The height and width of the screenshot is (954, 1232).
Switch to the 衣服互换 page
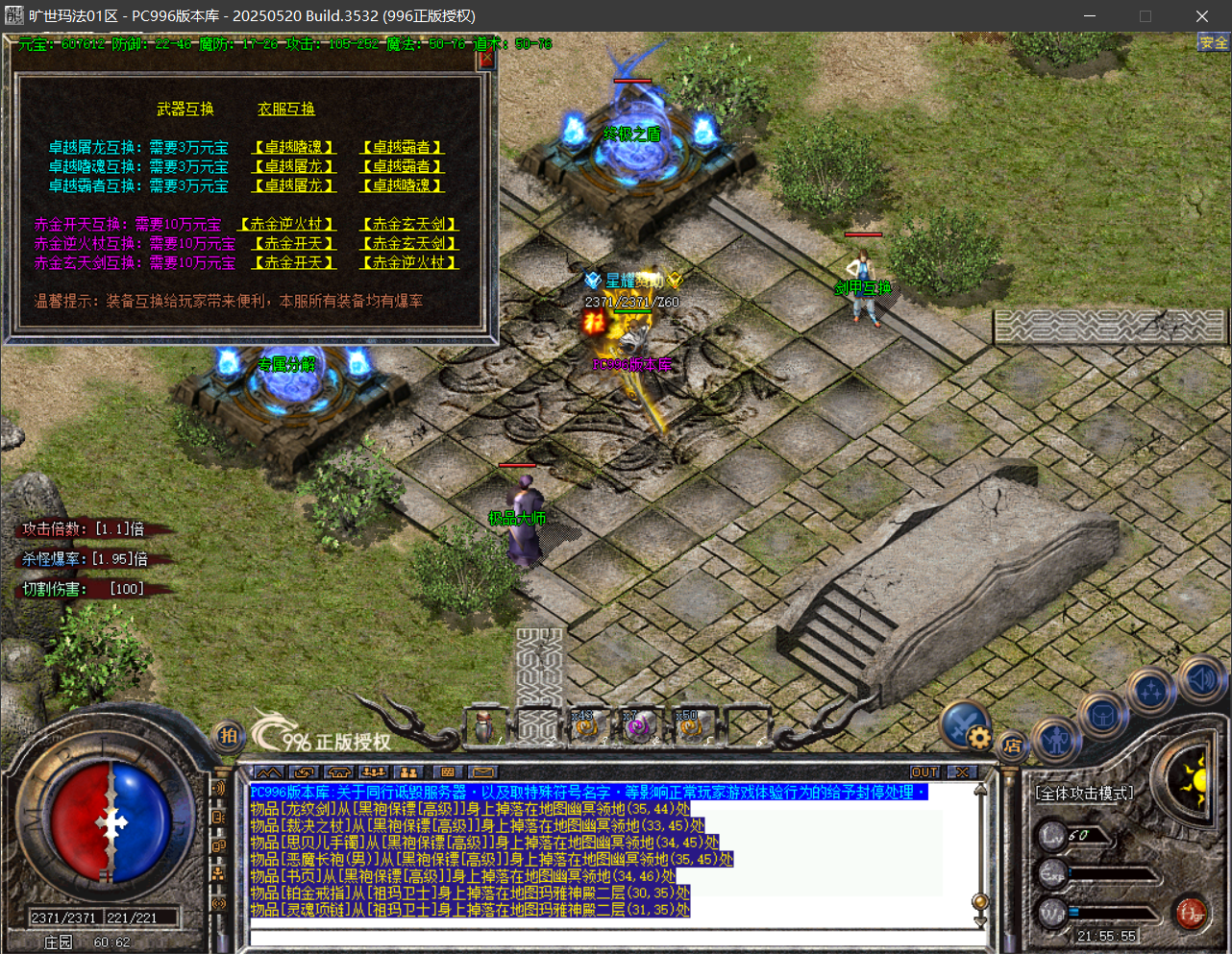pos(285,110)
